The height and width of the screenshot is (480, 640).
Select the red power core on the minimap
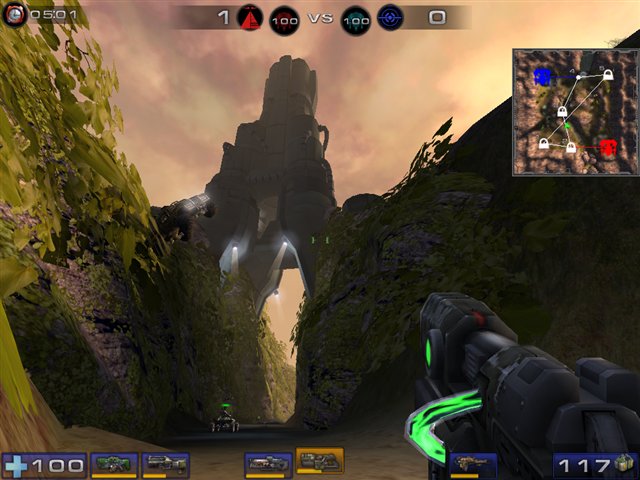[606, 148]
